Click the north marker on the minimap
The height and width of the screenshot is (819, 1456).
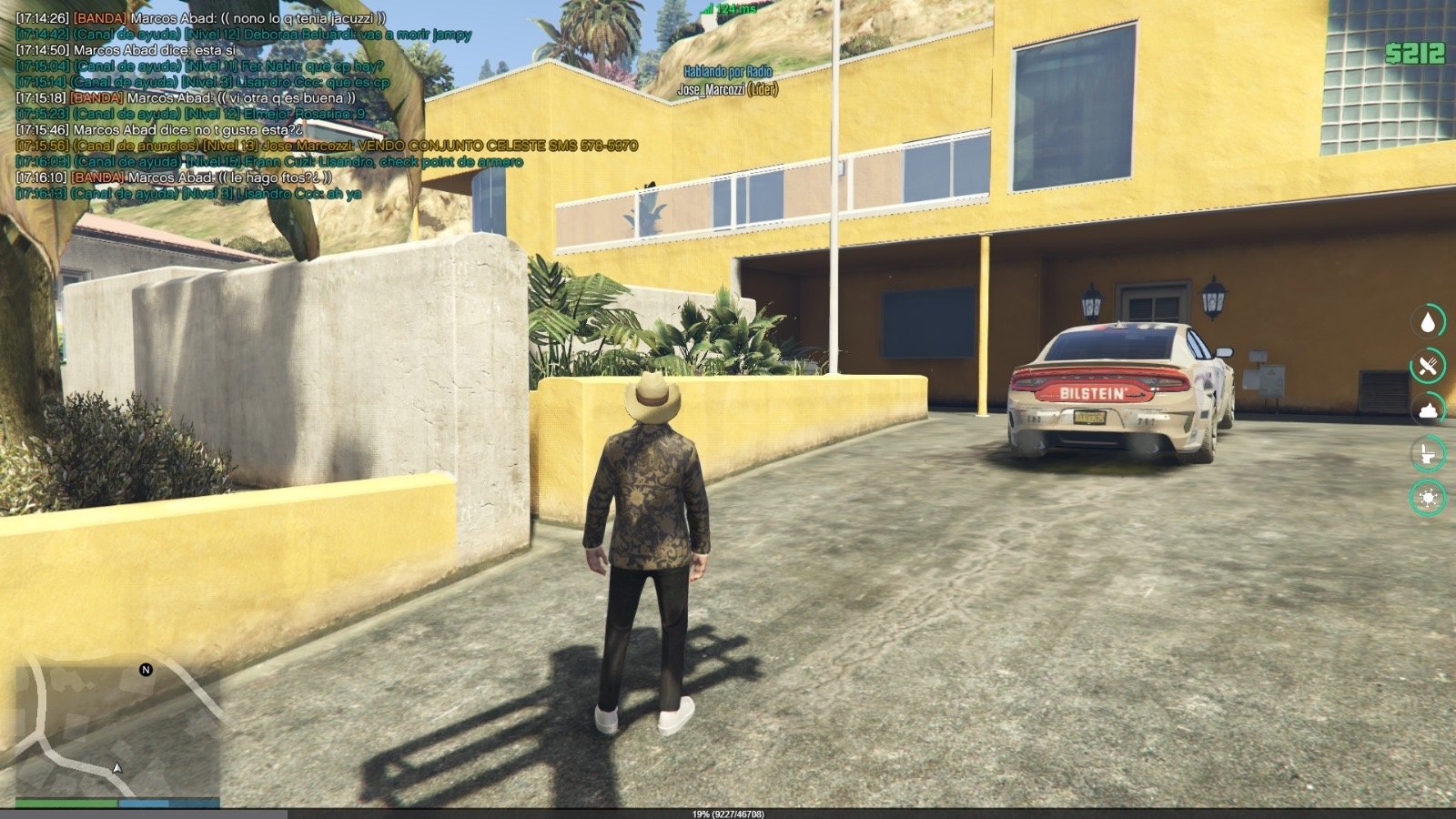146,670
